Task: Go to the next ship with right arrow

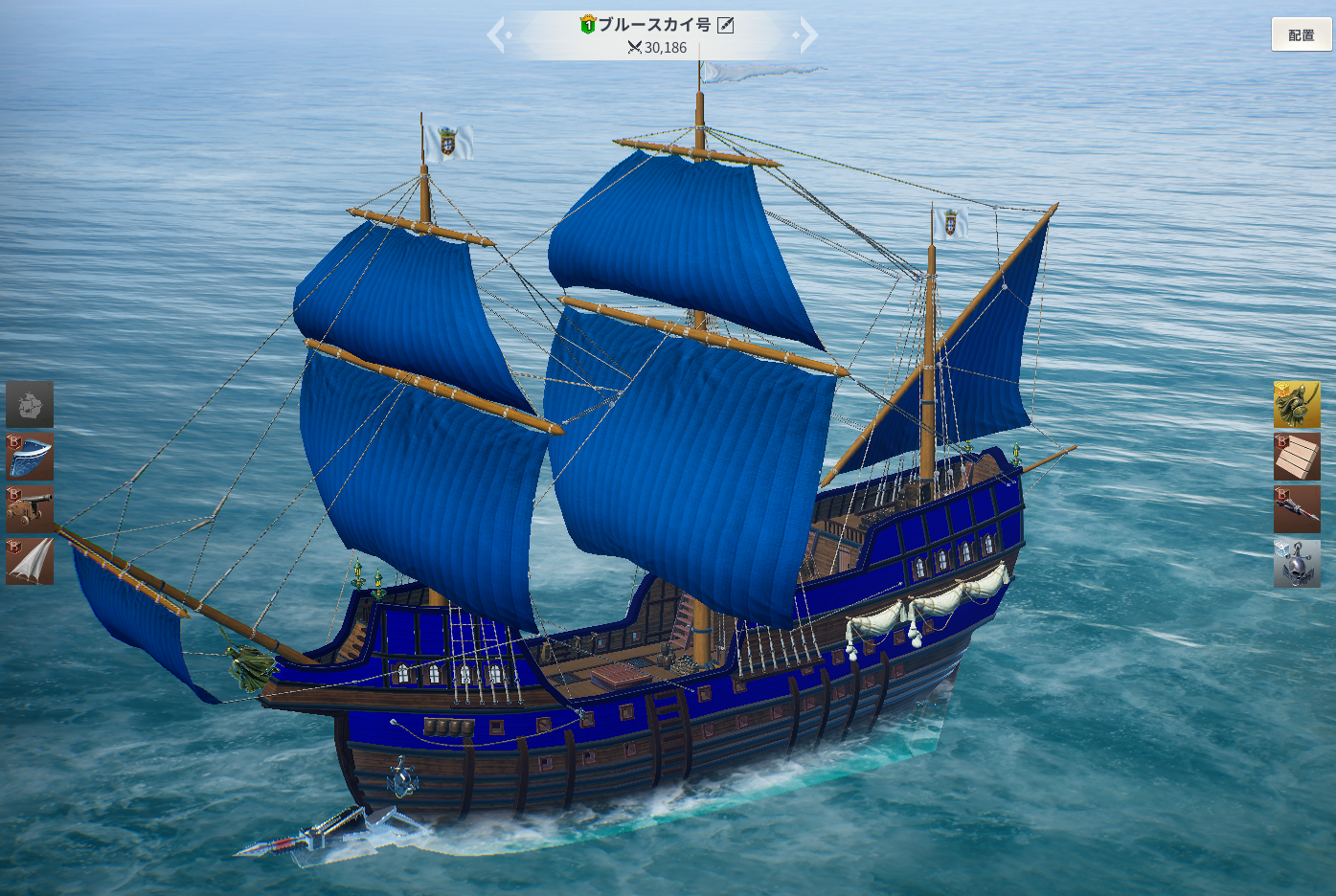Action: pyautogui.click(x=807, y=35)
